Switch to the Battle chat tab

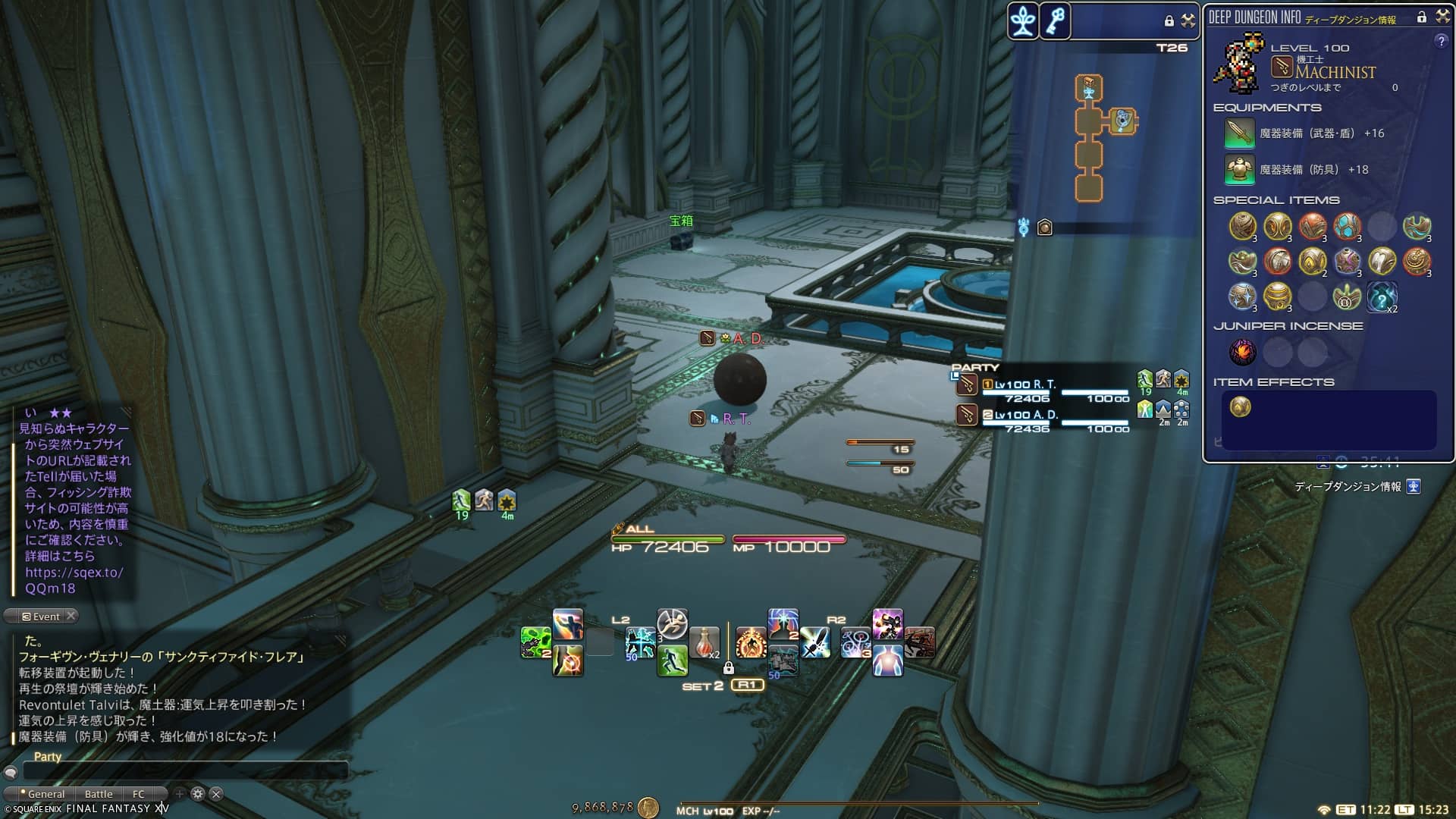[99, 794]
